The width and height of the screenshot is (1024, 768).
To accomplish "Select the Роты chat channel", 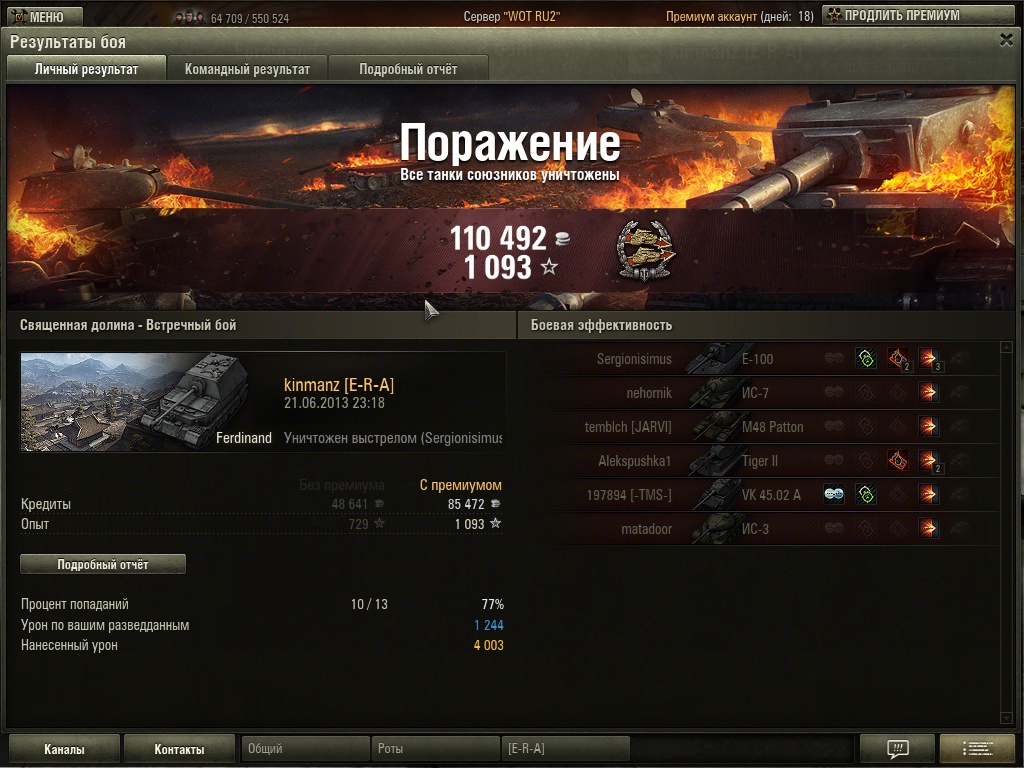I will point(435,749).
